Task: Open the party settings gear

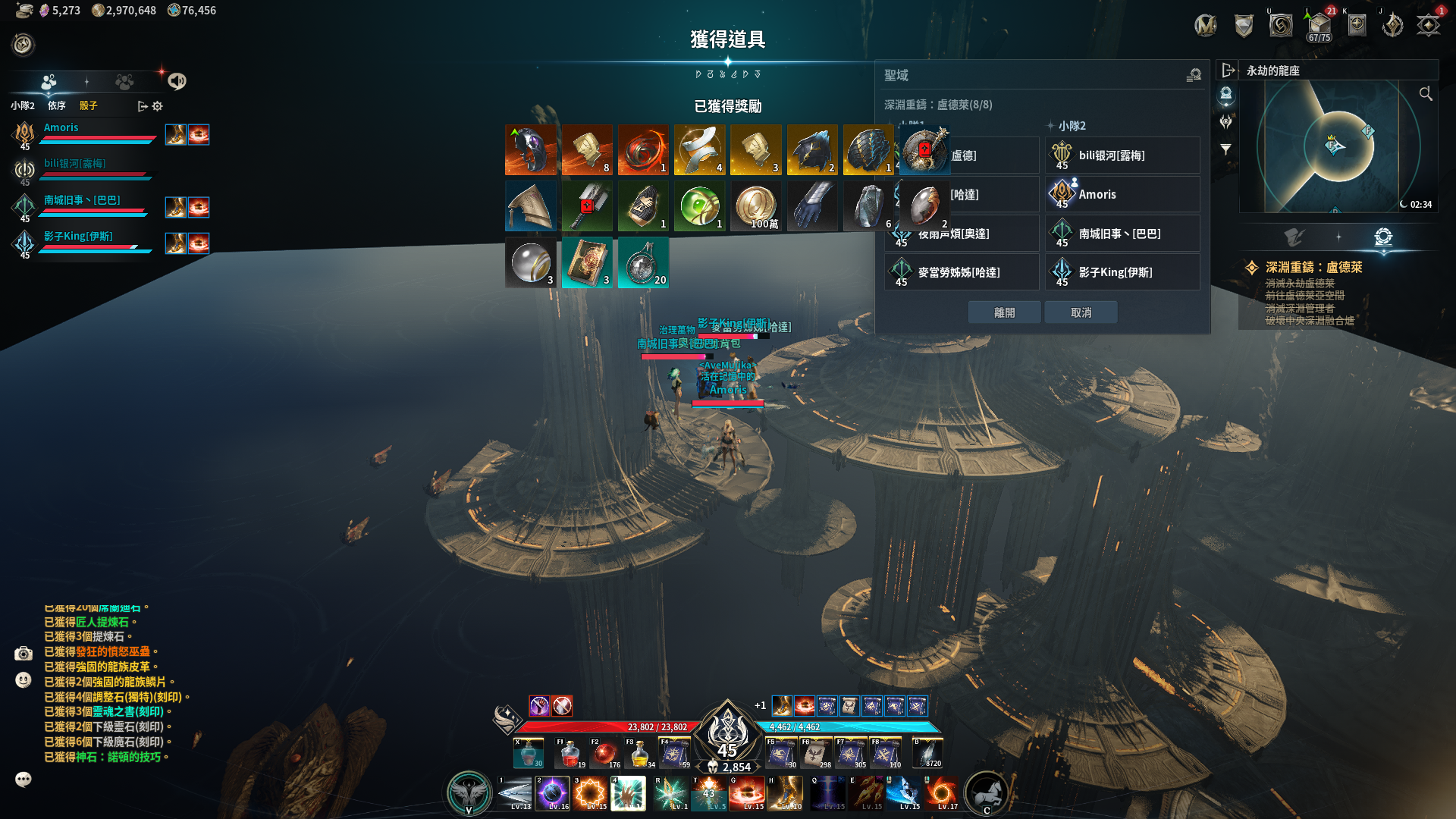Action: tap(158, 106)
